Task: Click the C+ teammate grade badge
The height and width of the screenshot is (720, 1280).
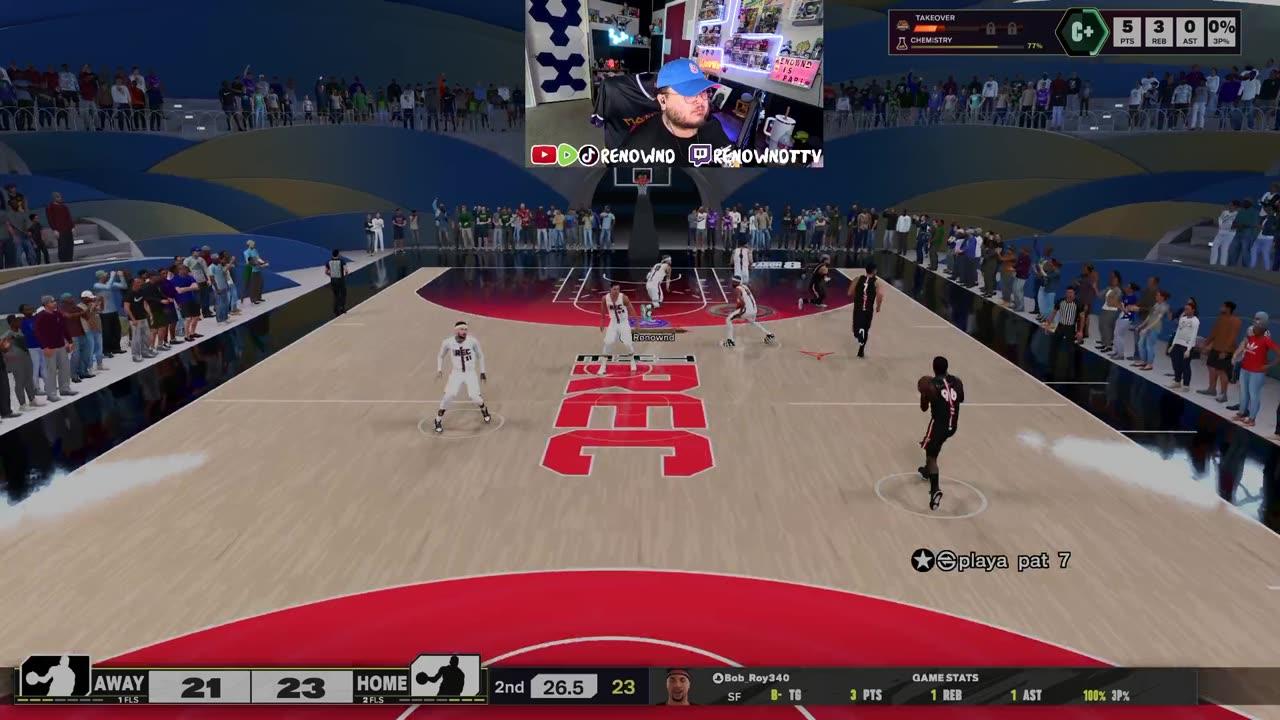Action: (x=1083, y=30)
